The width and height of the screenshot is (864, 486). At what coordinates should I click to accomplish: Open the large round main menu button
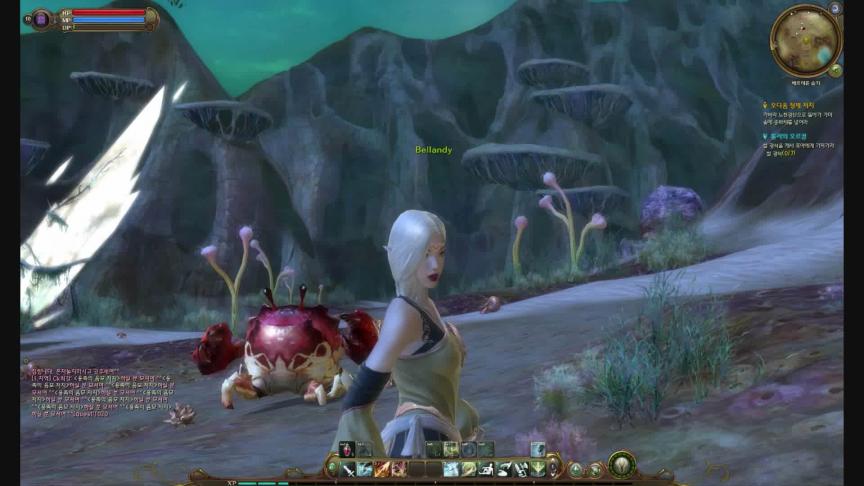click(622, 465)
